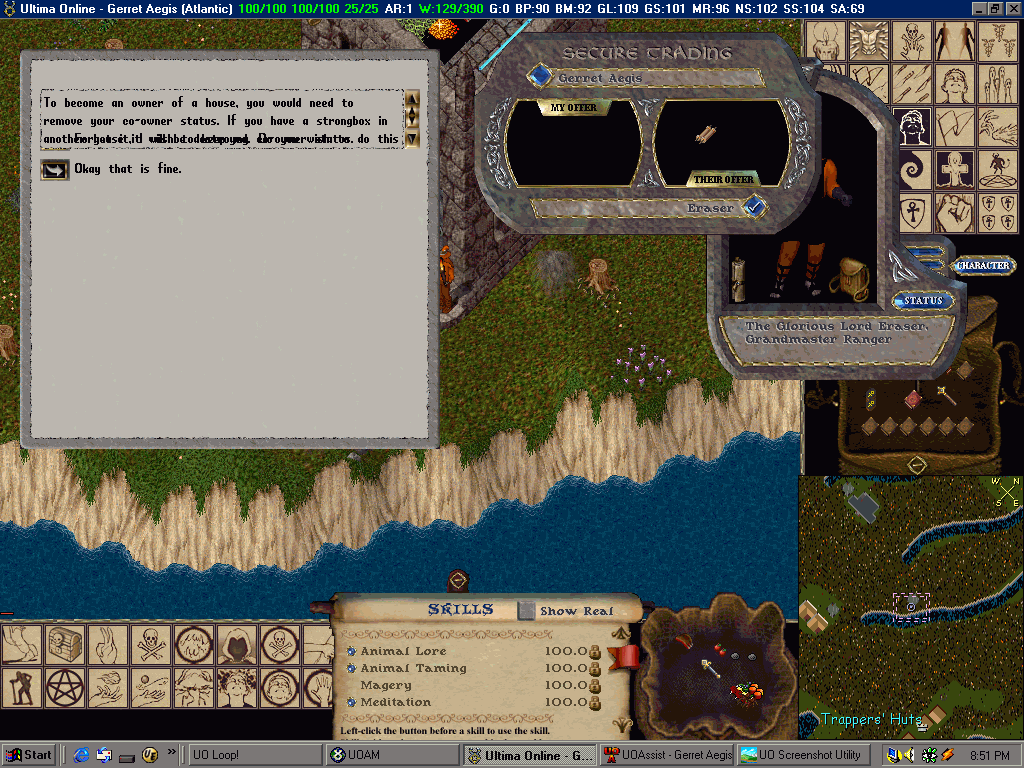Use the Animal Lore skill button
1024x768 pixels.
point(352,651)
